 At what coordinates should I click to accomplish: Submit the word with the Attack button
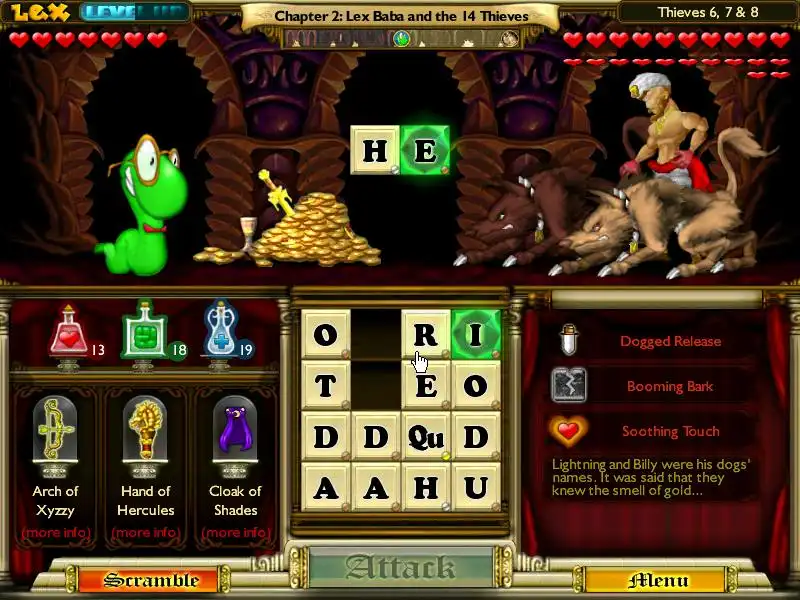(400, 568)
